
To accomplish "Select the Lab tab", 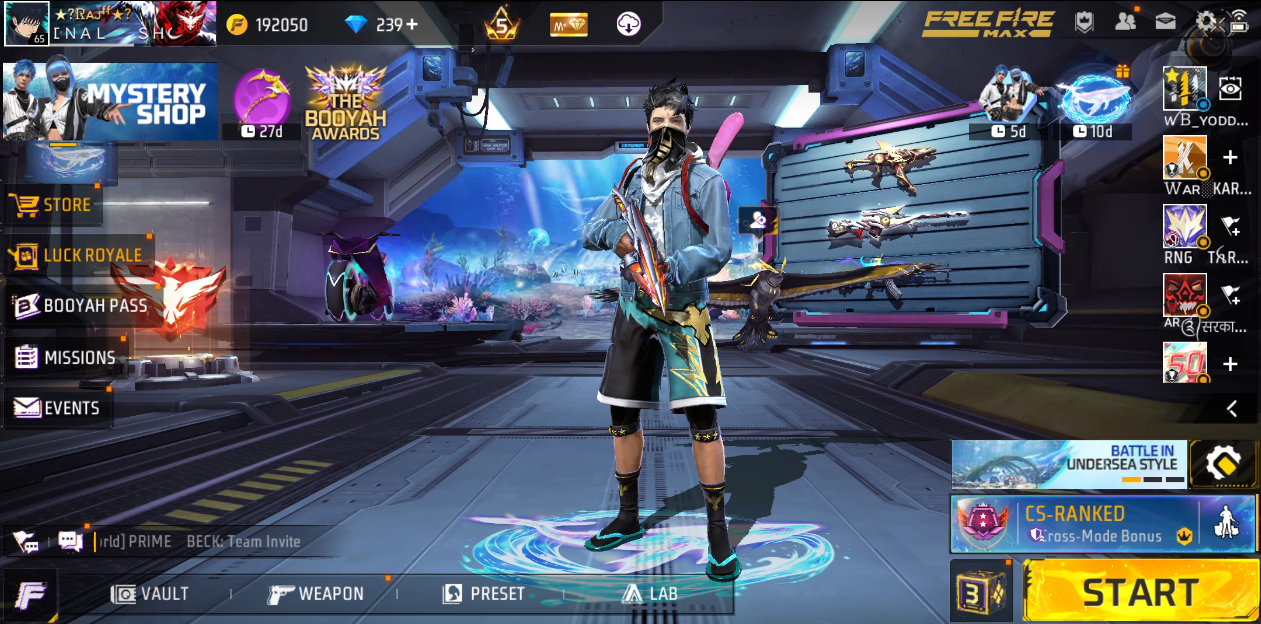I will [x=650, y=594].
